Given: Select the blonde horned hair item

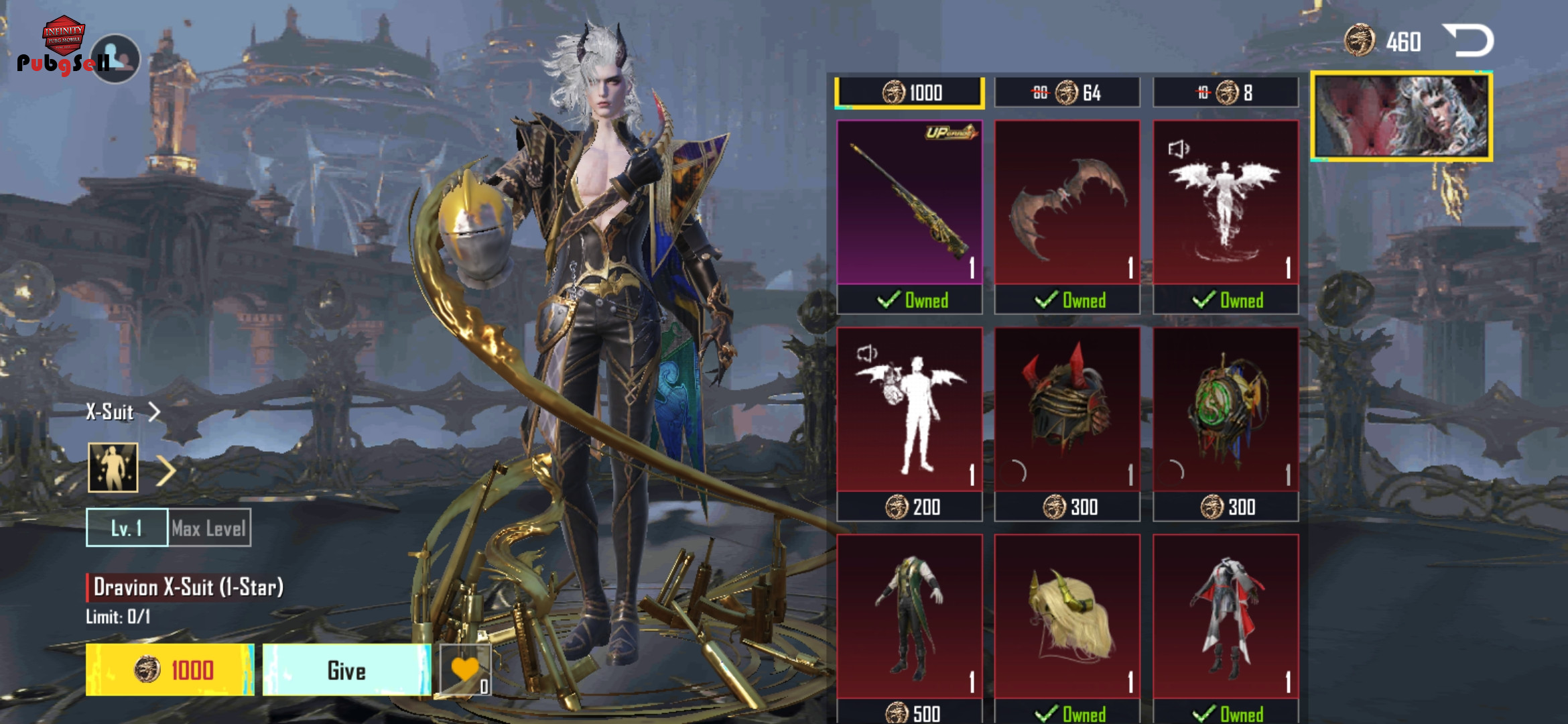Looking at the screenshot, I should [1067, 617].
